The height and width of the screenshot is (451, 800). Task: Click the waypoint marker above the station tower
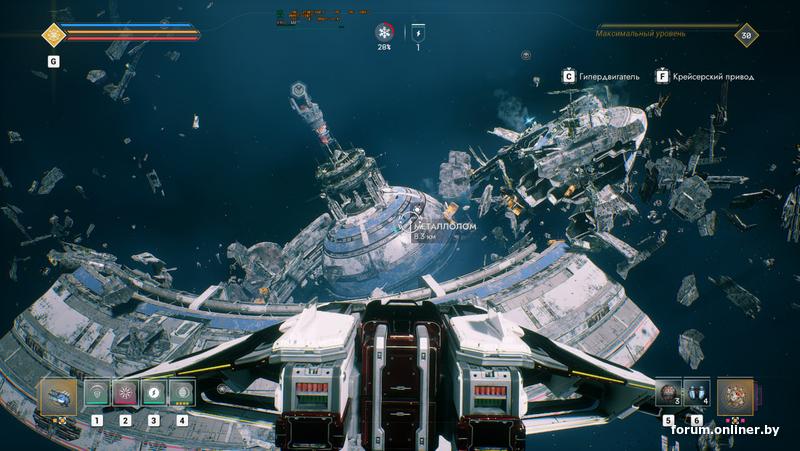[299, 91]
